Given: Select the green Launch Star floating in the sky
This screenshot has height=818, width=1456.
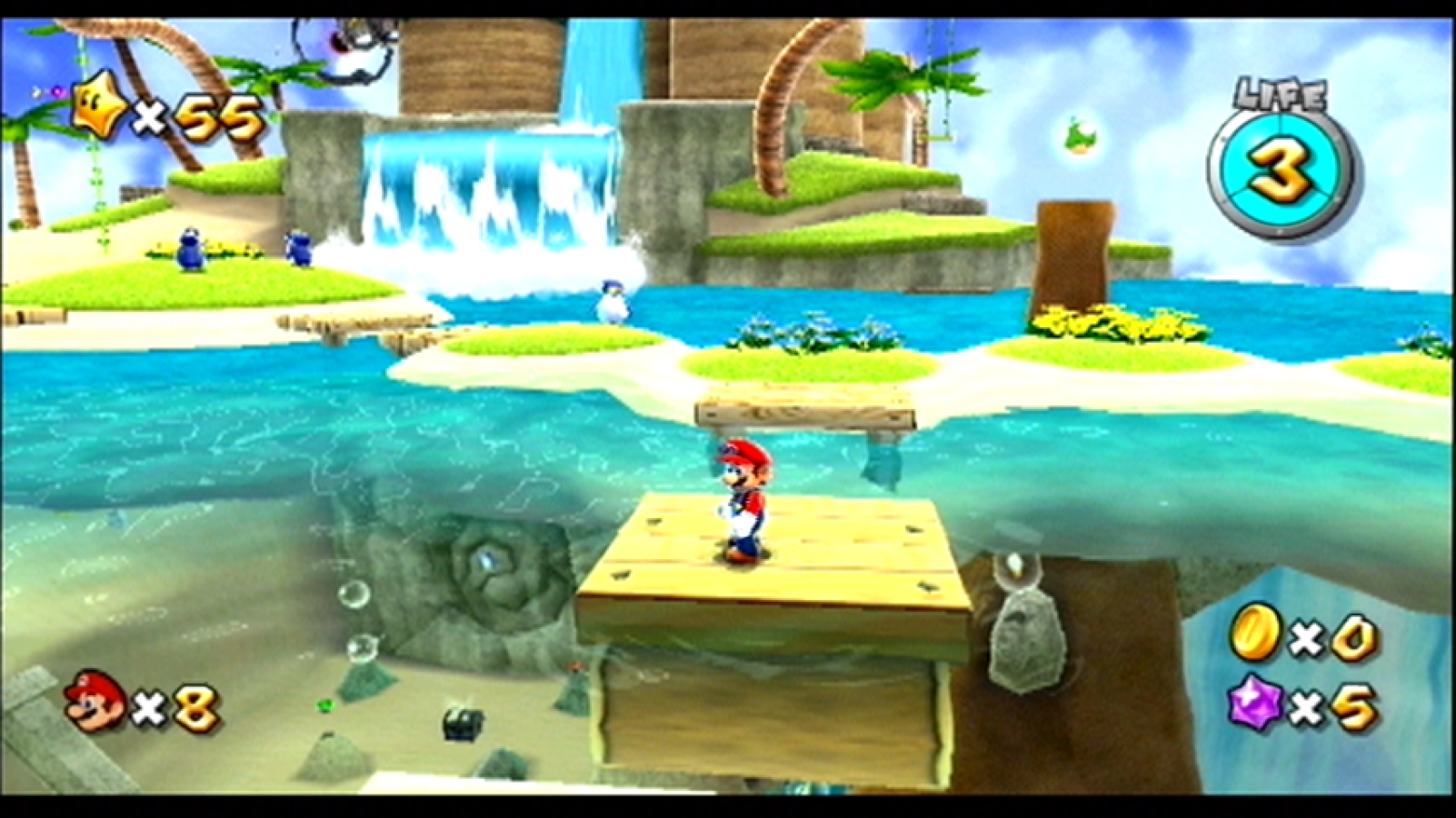Looking at the screenshot, I should [x=1082, y=135].
